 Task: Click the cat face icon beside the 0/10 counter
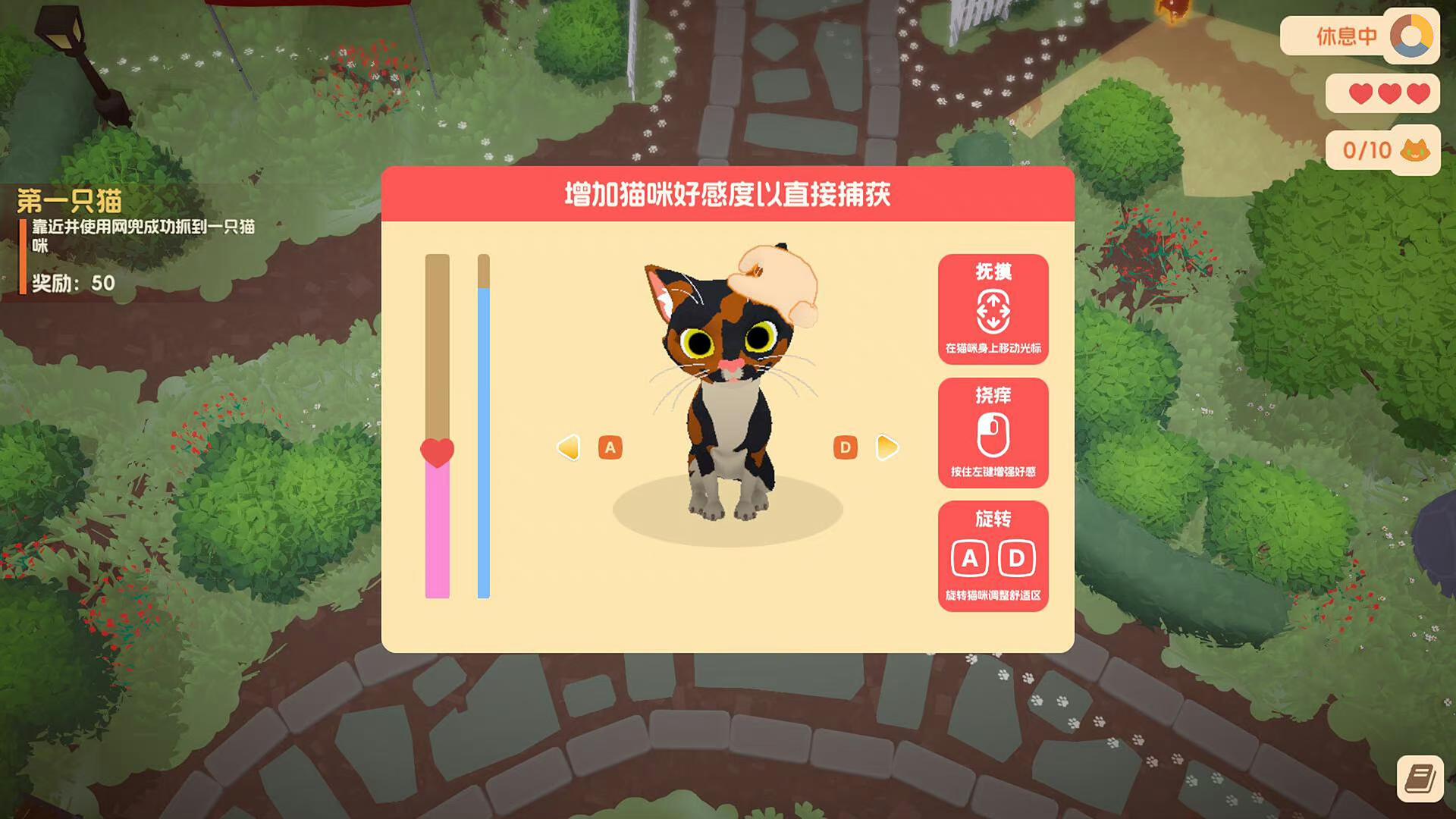(x=1415, y=151)
